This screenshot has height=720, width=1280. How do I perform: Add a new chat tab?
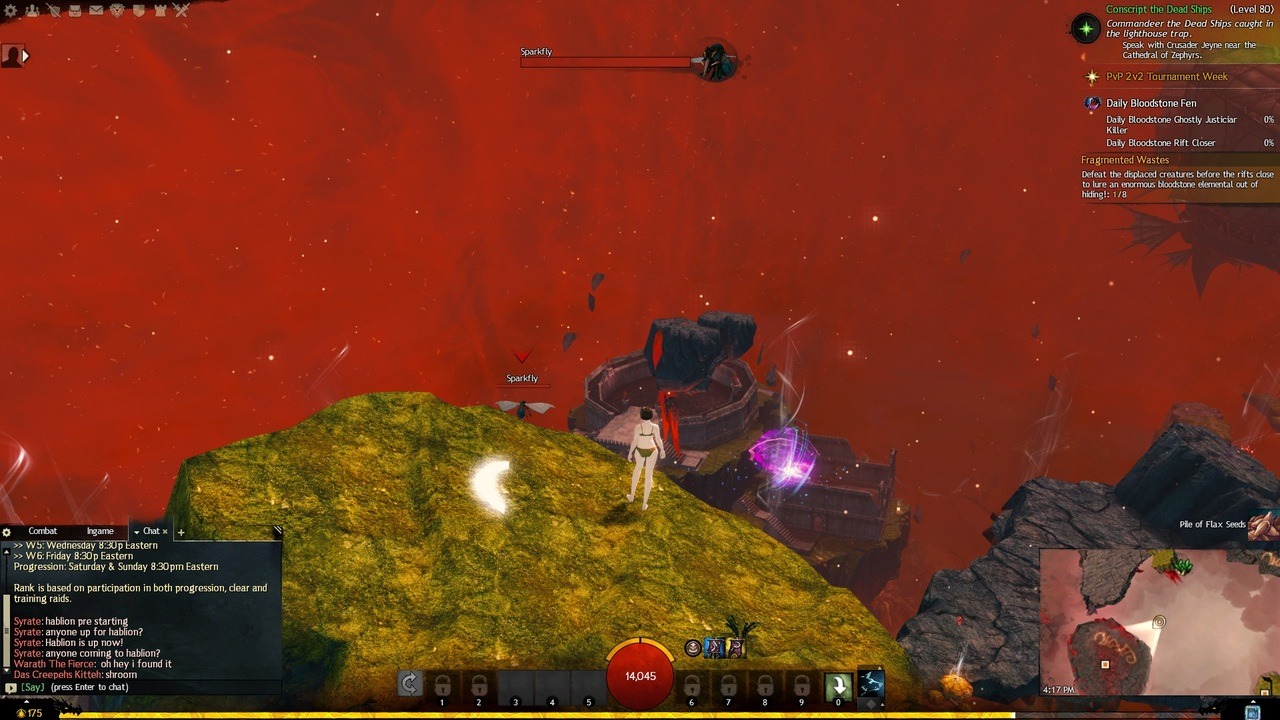coord(180,532)
